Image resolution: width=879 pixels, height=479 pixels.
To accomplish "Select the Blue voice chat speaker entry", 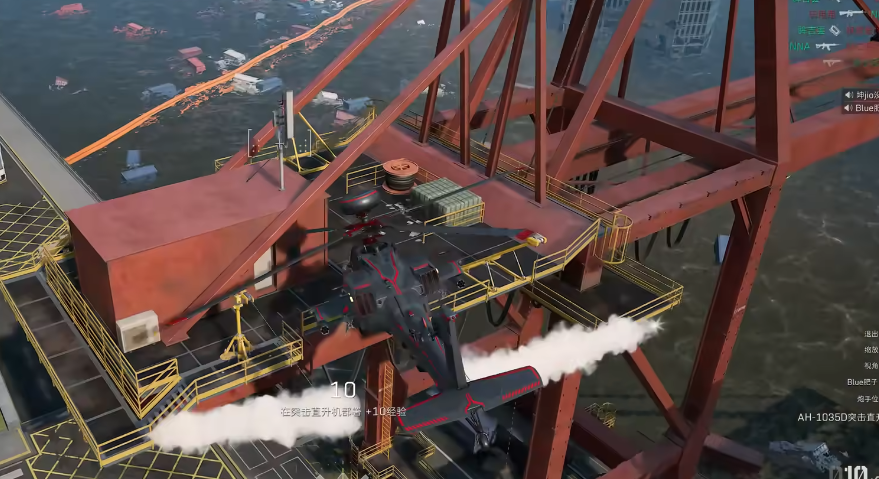I will pyautogui.click(x=862, y=108).
